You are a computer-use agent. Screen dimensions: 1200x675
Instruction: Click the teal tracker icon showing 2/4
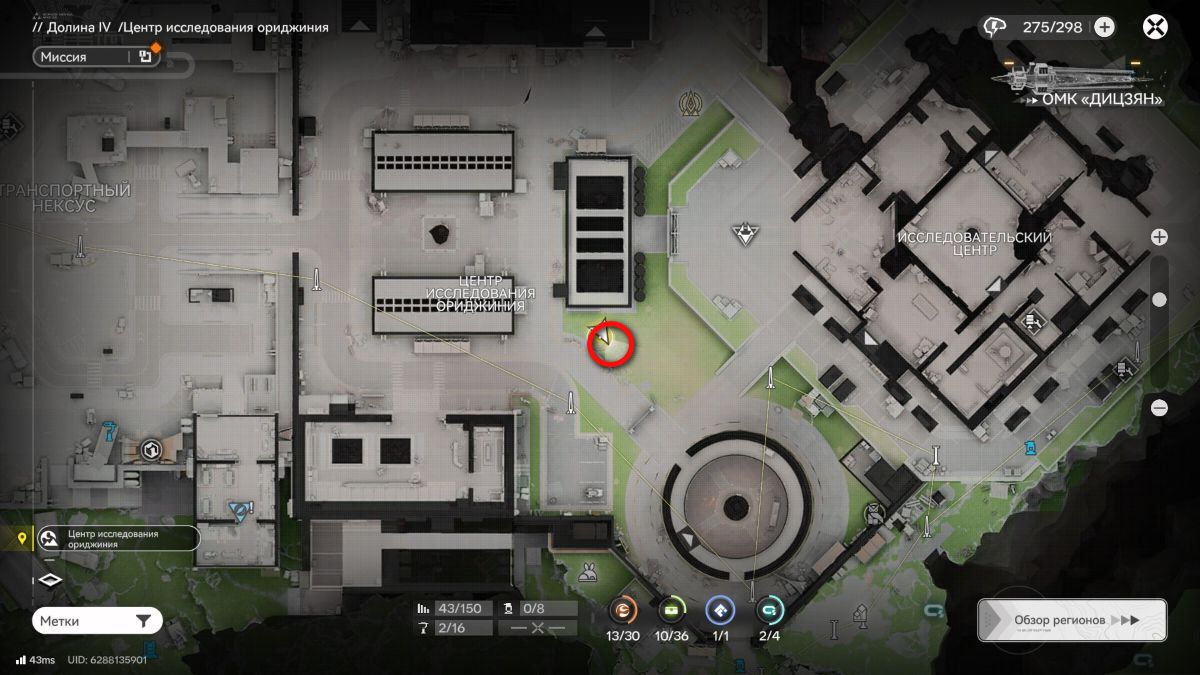pos(769,610)
